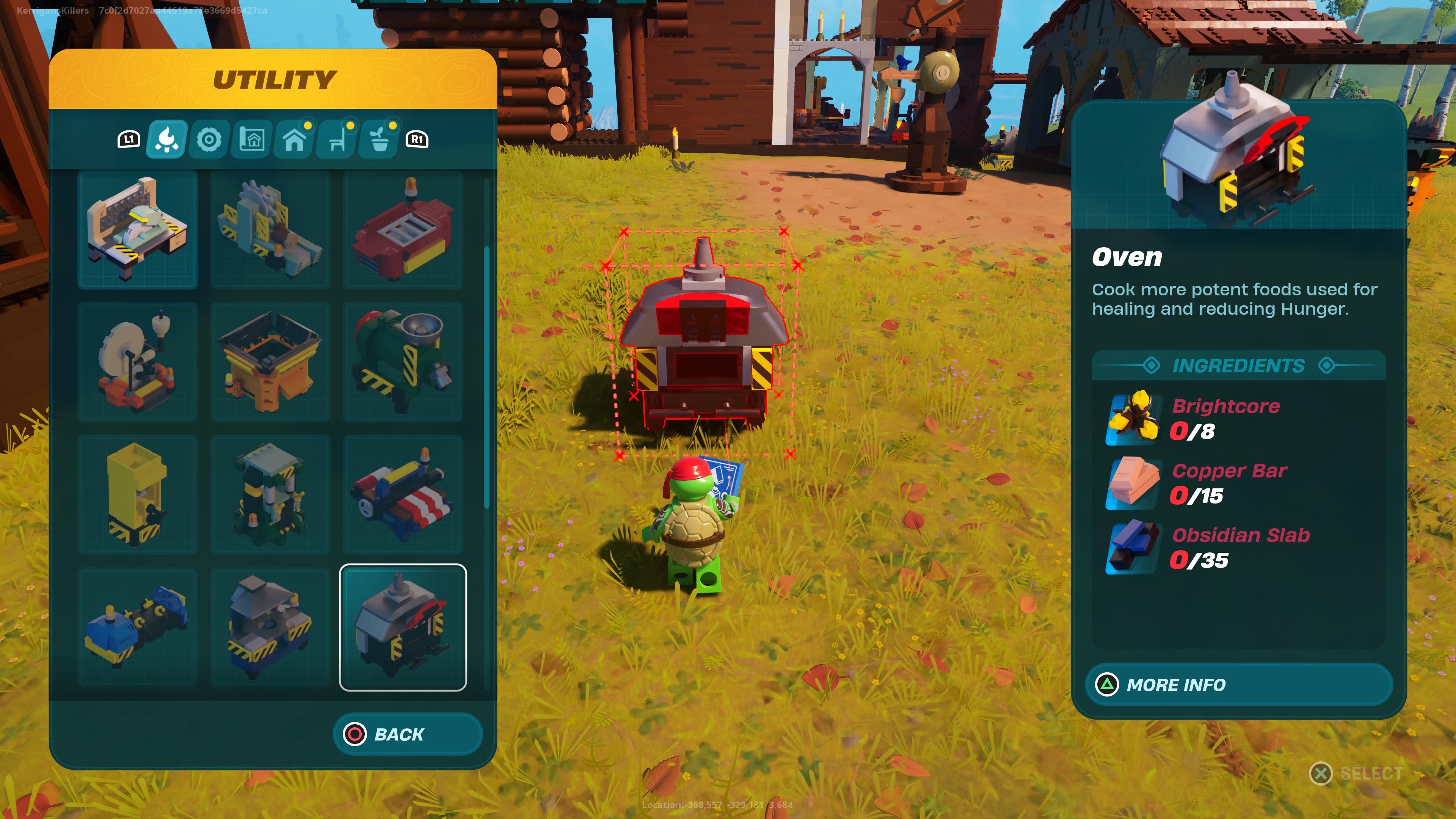Choose the lumber mill with circular saw

pos(270,229)
